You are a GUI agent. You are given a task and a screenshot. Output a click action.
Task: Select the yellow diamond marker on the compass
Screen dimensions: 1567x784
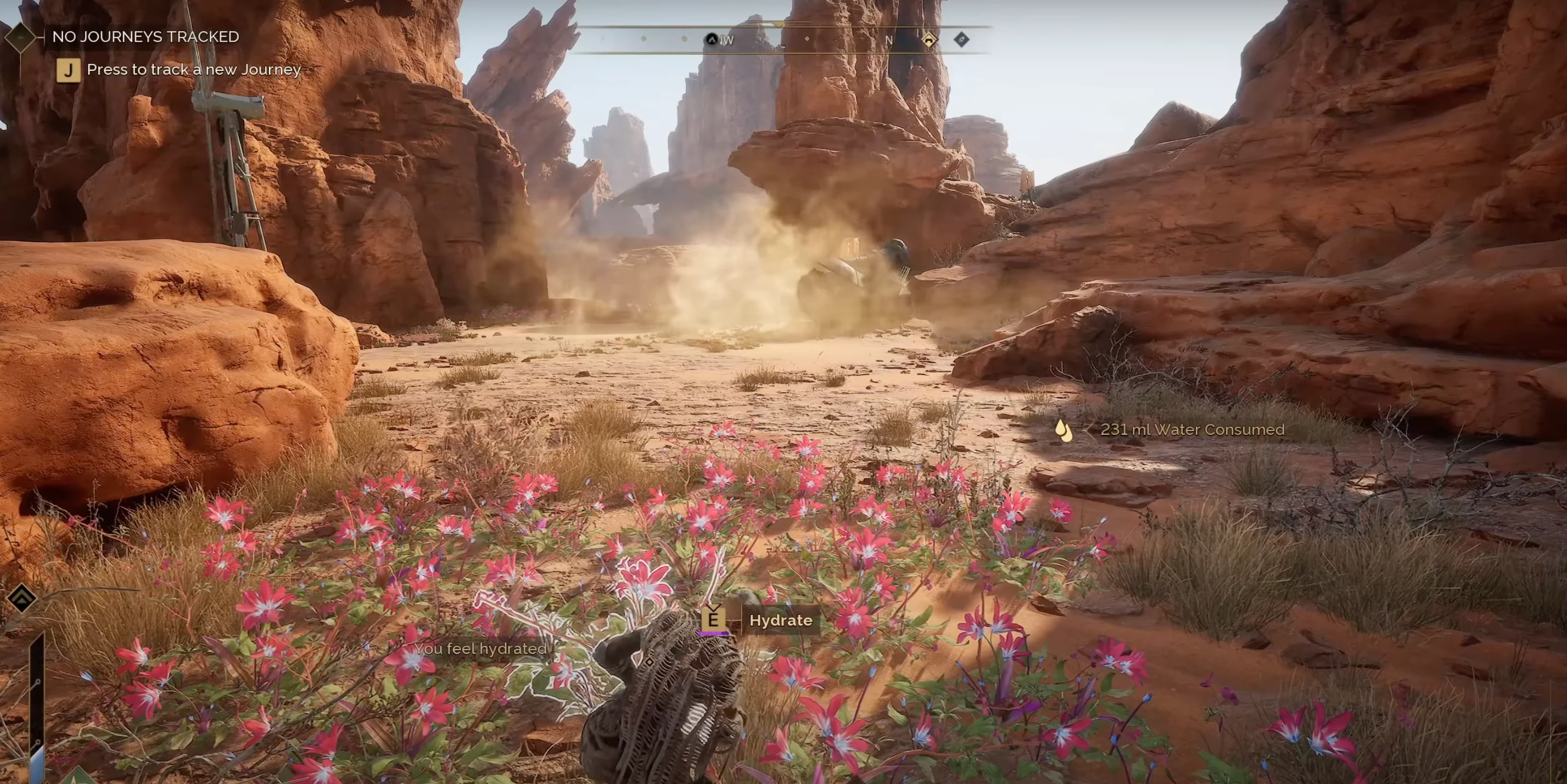point(929,40)
